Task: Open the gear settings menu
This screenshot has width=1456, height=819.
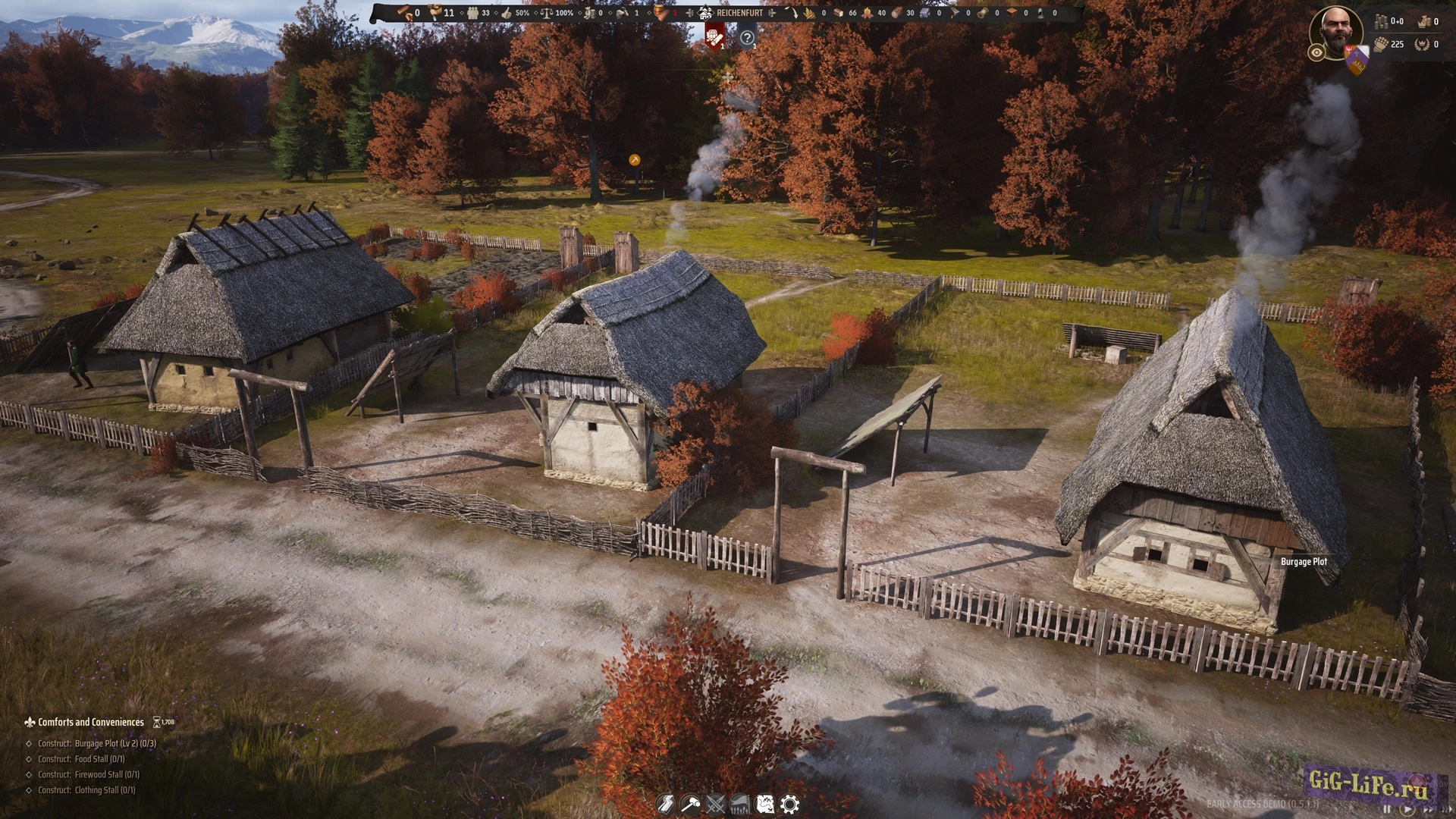Action: click(x=789, y=804)
